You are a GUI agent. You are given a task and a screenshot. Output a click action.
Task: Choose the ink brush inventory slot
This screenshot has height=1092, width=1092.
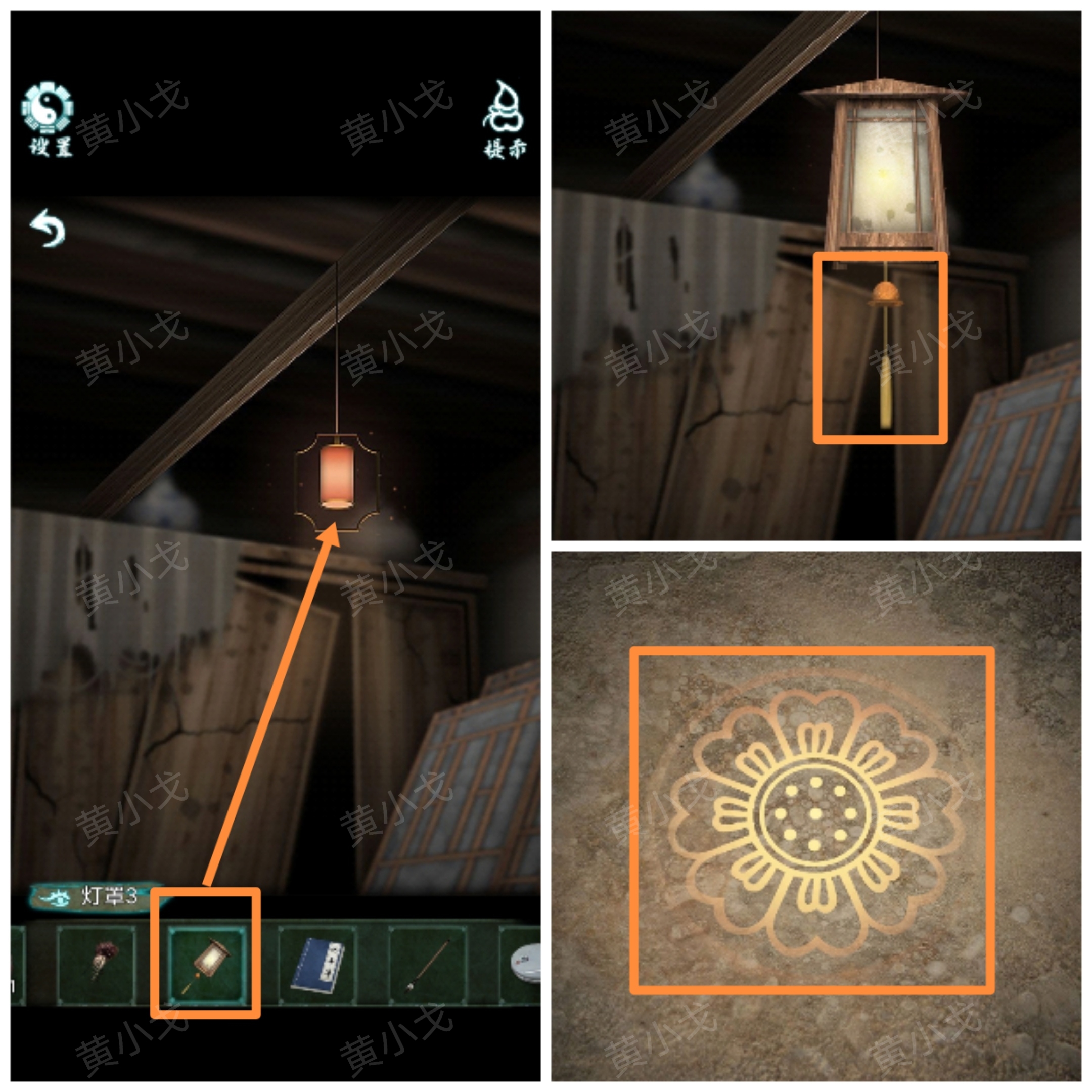[x=428, y=964]
